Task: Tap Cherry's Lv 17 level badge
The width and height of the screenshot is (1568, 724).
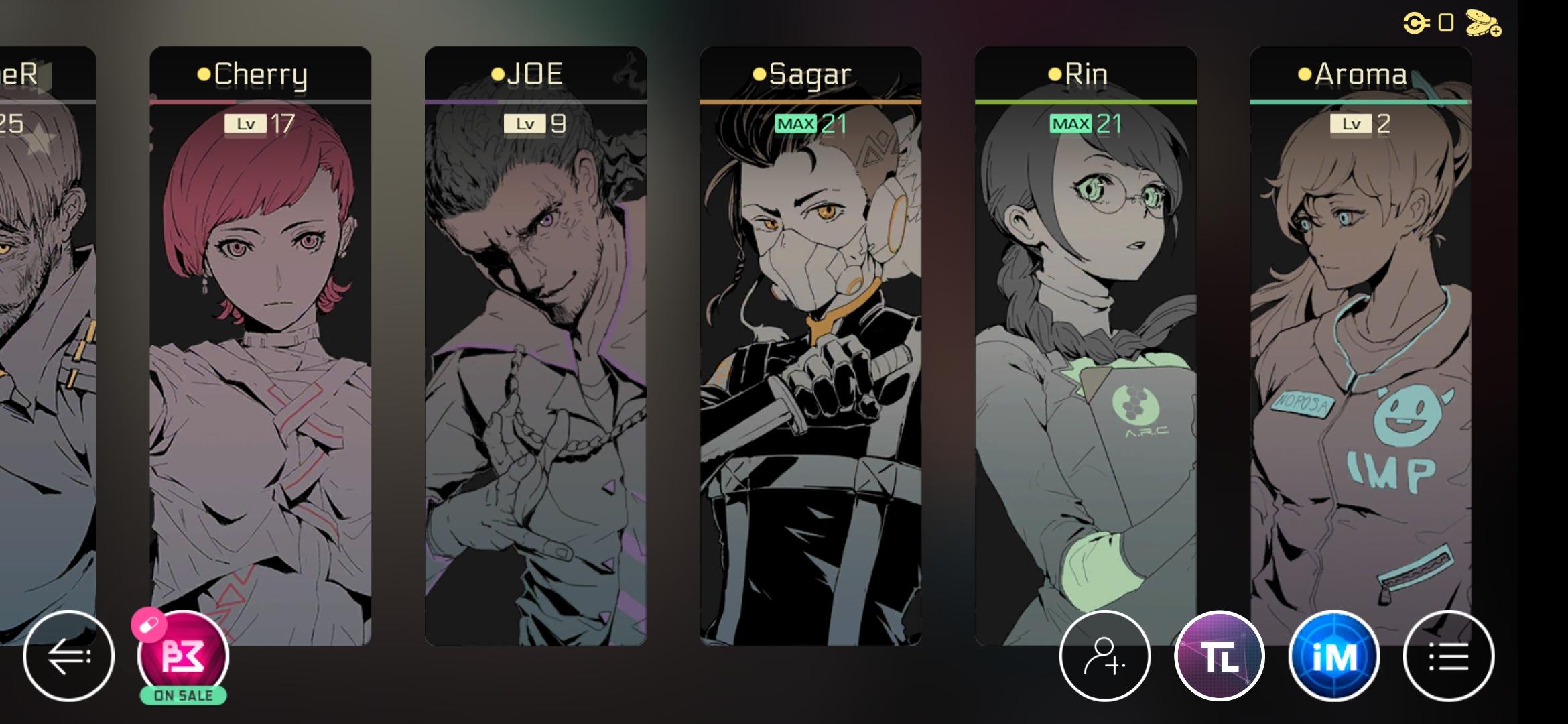Action: pos(262,124)
